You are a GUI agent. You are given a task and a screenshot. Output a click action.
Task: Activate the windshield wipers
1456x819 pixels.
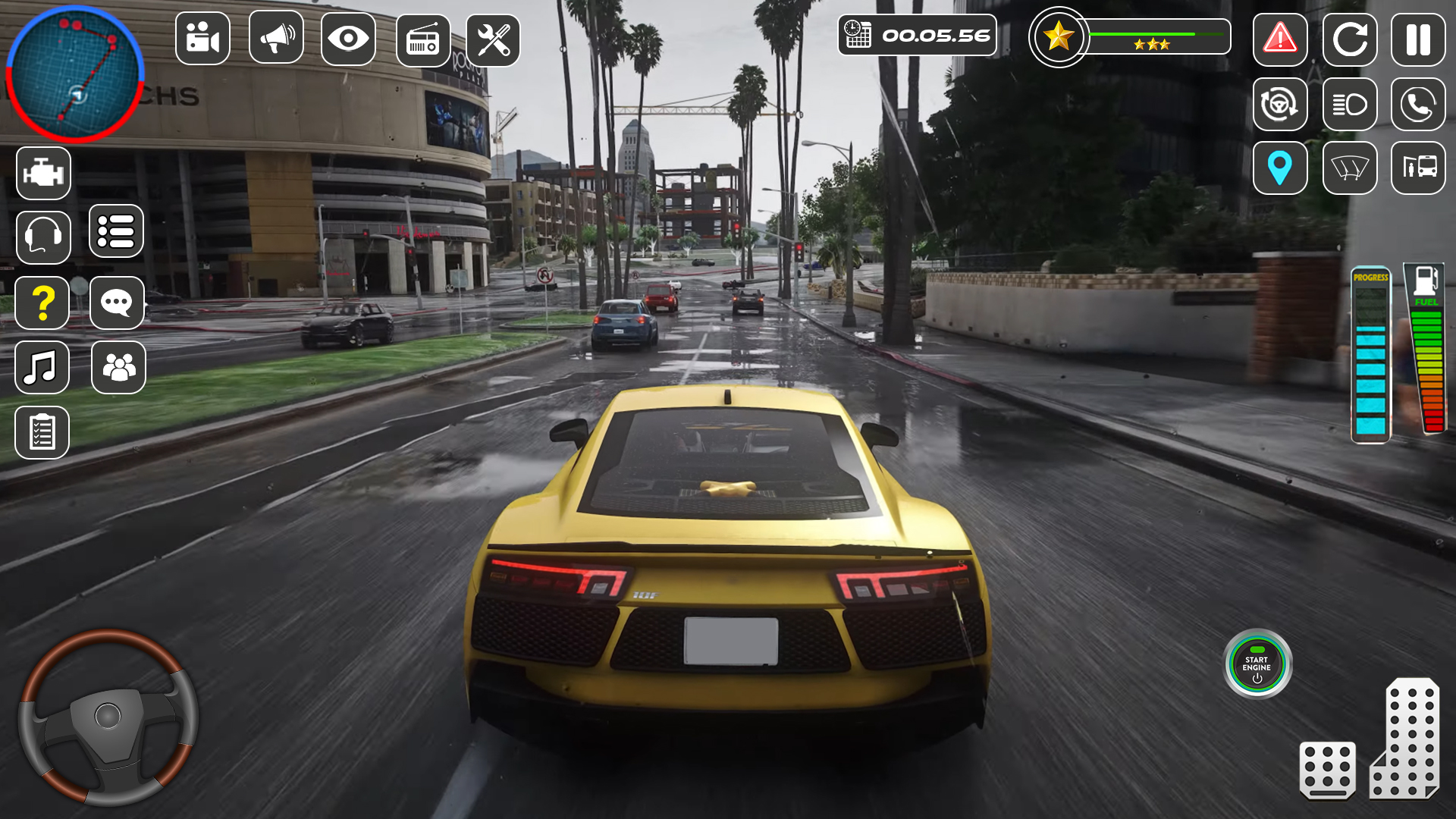pos(1349,170)
